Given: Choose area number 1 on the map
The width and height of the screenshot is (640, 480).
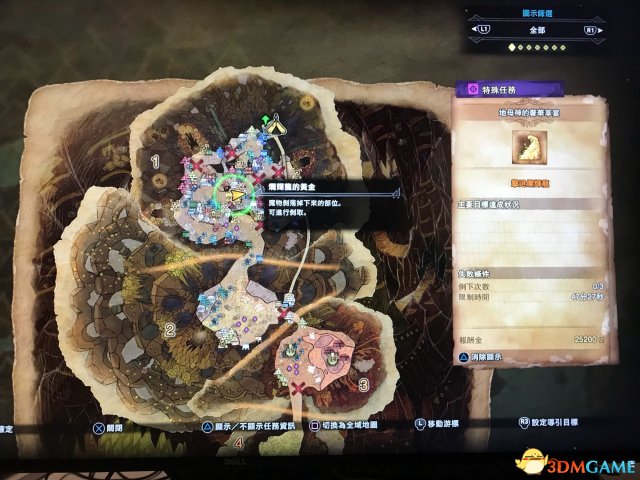Looking at the screenshot, I should click(155, 160).
